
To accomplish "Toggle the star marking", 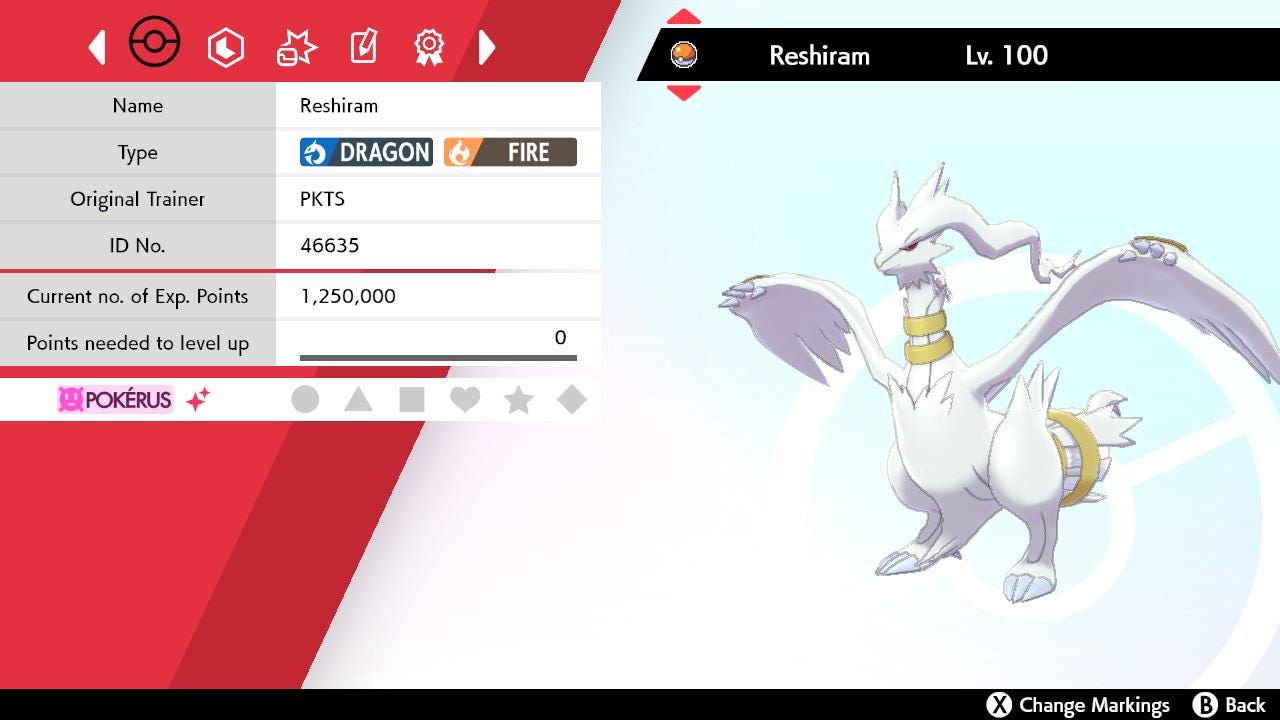I will pos(518,400).
